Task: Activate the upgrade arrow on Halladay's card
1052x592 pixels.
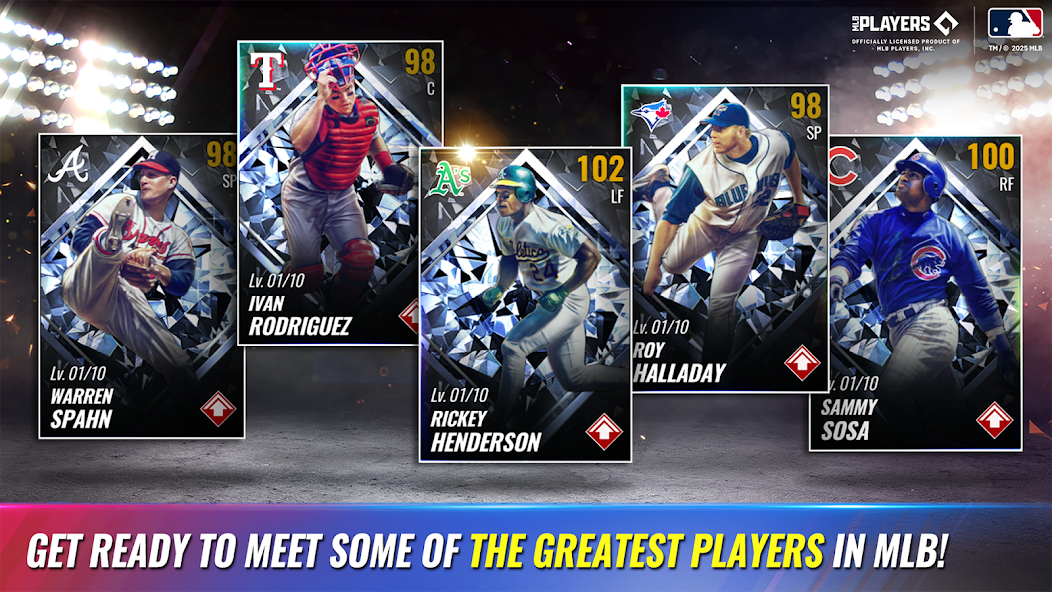Action: coord(801,362)
